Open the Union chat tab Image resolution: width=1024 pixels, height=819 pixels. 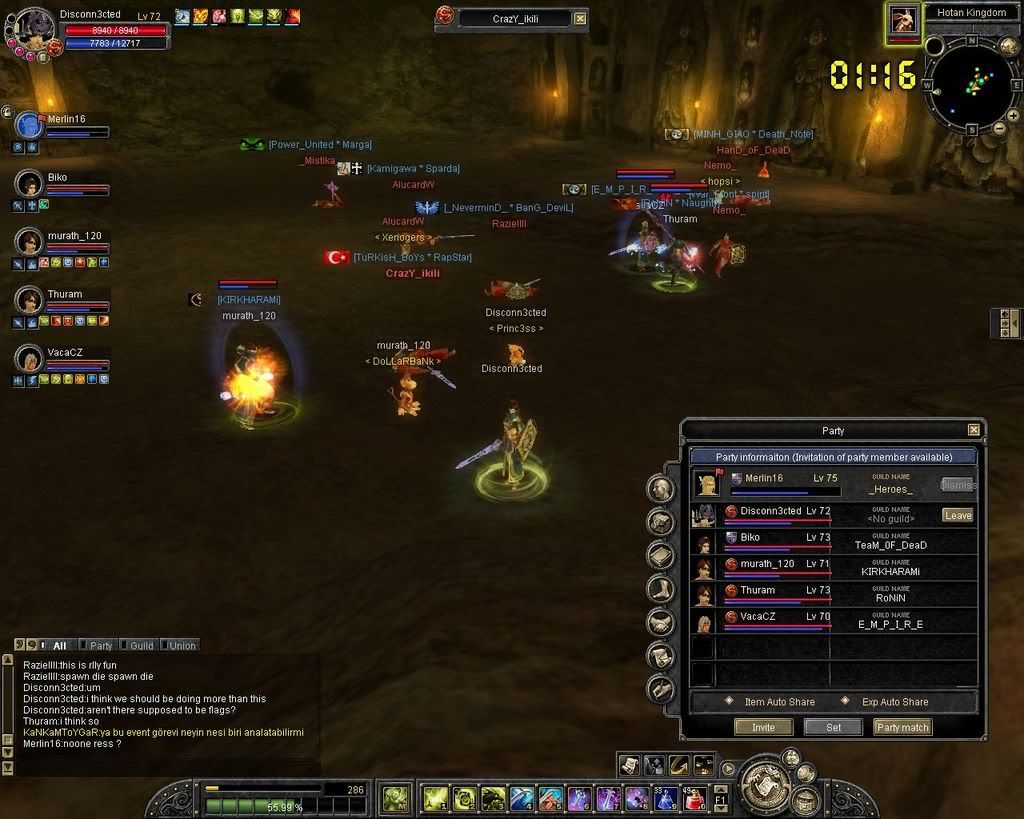pyautogui.click(x=181, y=646)
